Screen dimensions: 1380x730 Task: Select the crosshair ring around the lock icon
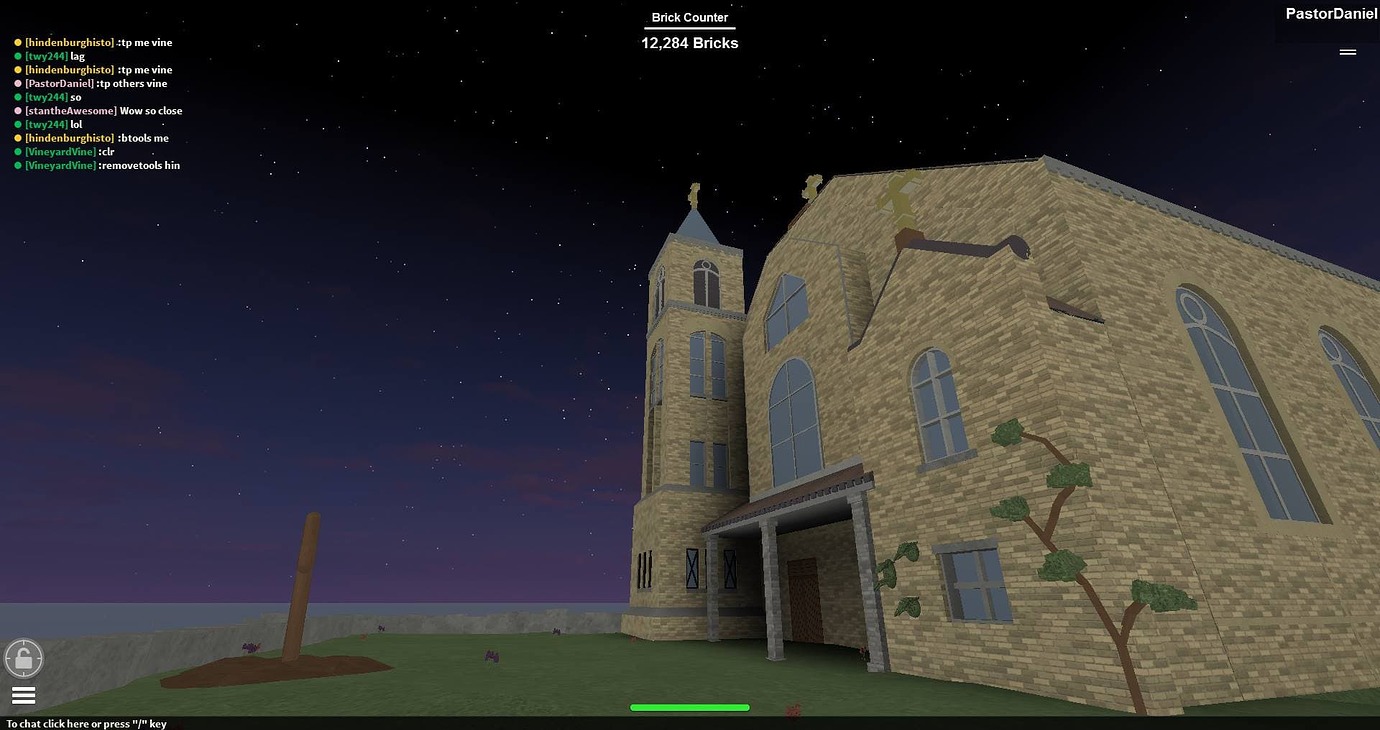point(23,658)
